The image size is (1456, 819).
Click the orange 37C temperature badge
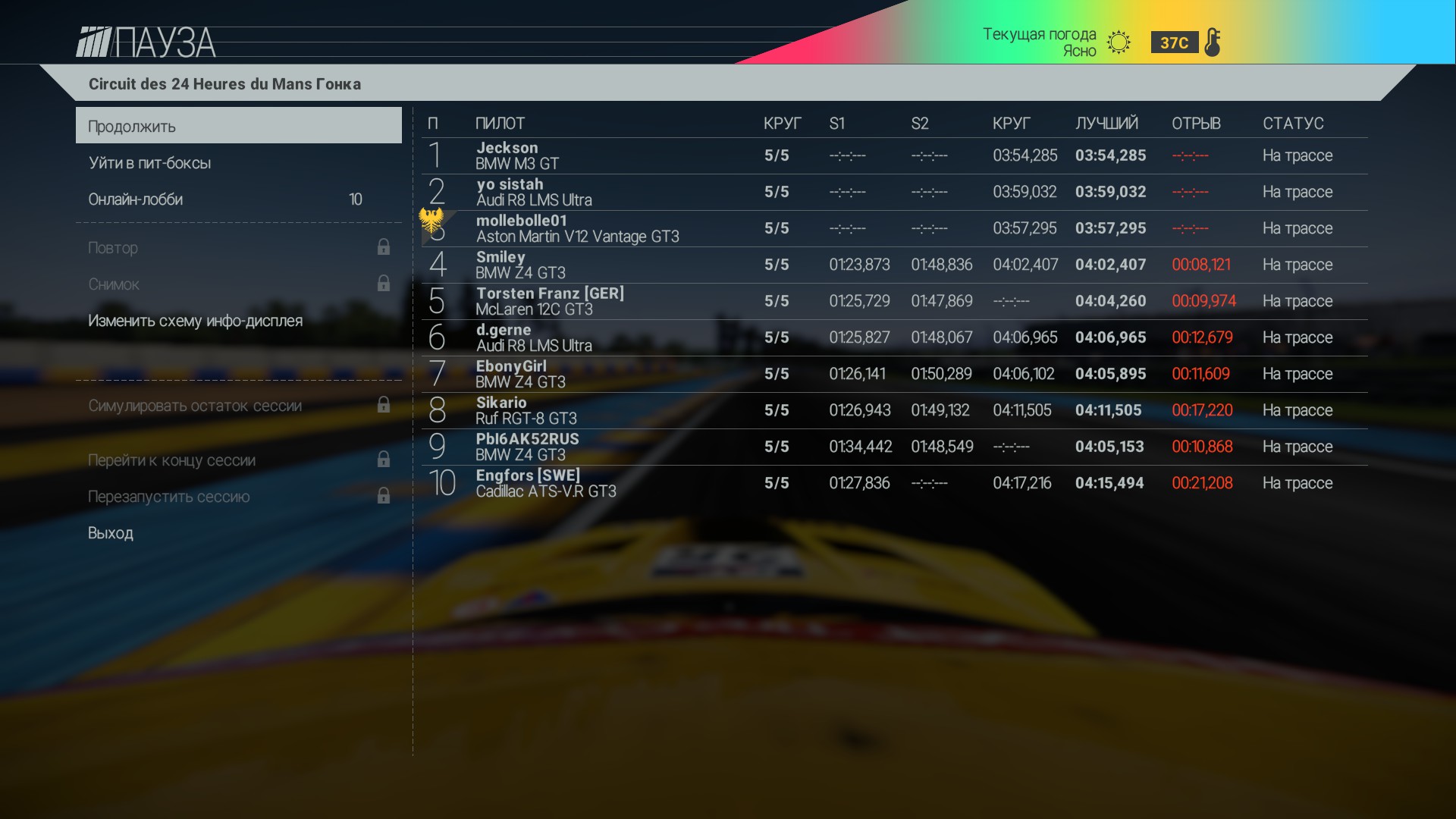[1174, 42]
